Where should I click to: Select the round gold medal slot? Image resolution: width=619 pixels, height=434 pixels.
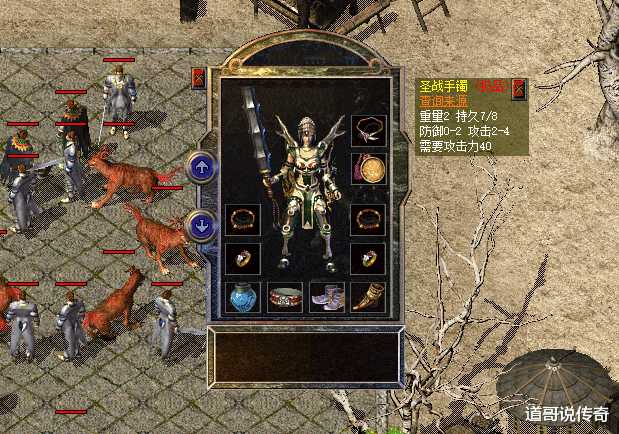[369, 168]
